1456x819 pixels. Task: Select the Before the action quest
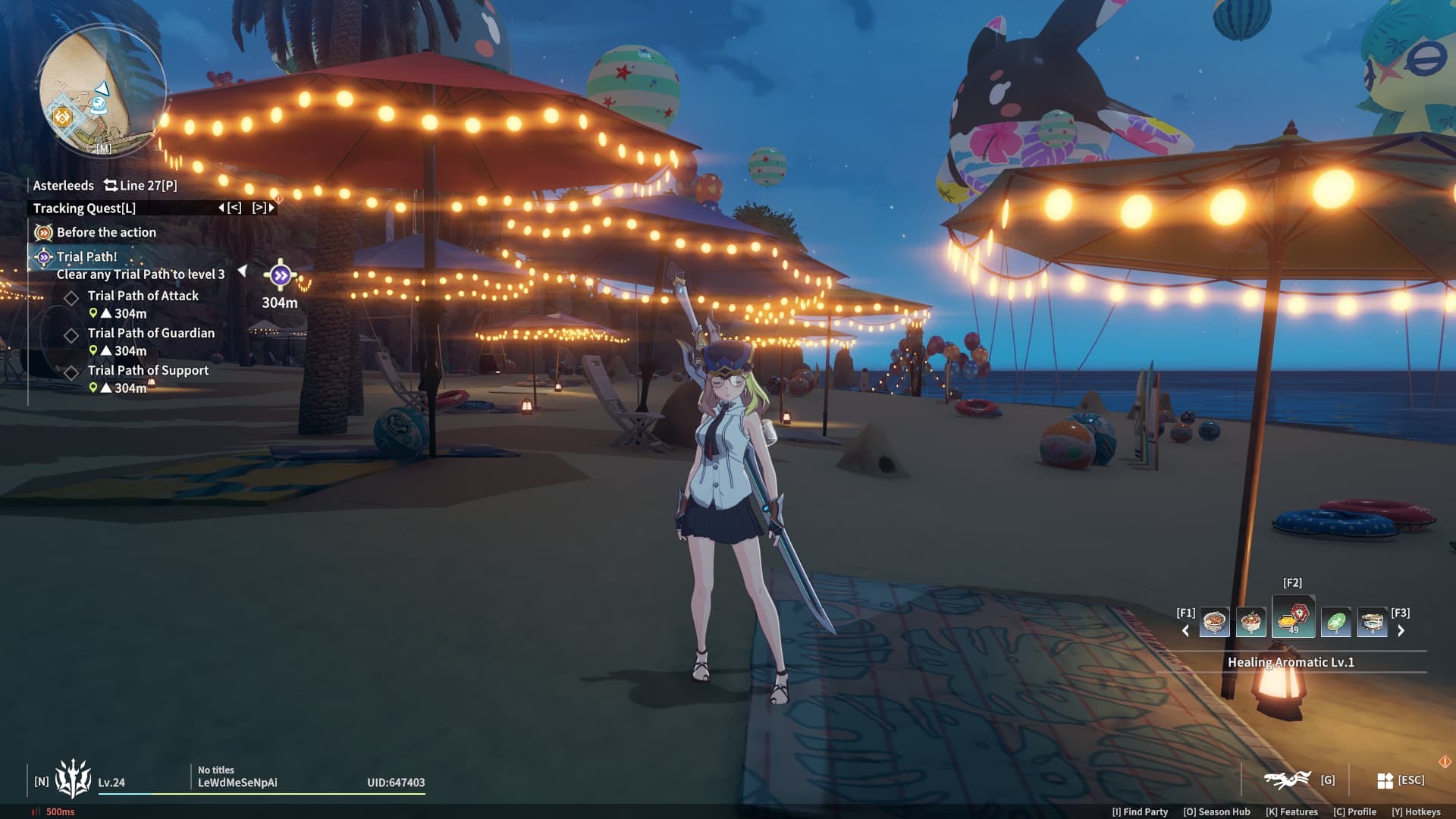[x=105, y=233]
